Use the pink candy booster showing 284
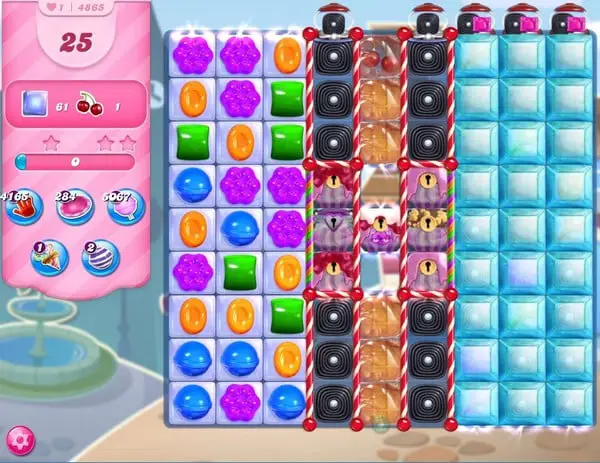600x463 pixels. [74, 207]
